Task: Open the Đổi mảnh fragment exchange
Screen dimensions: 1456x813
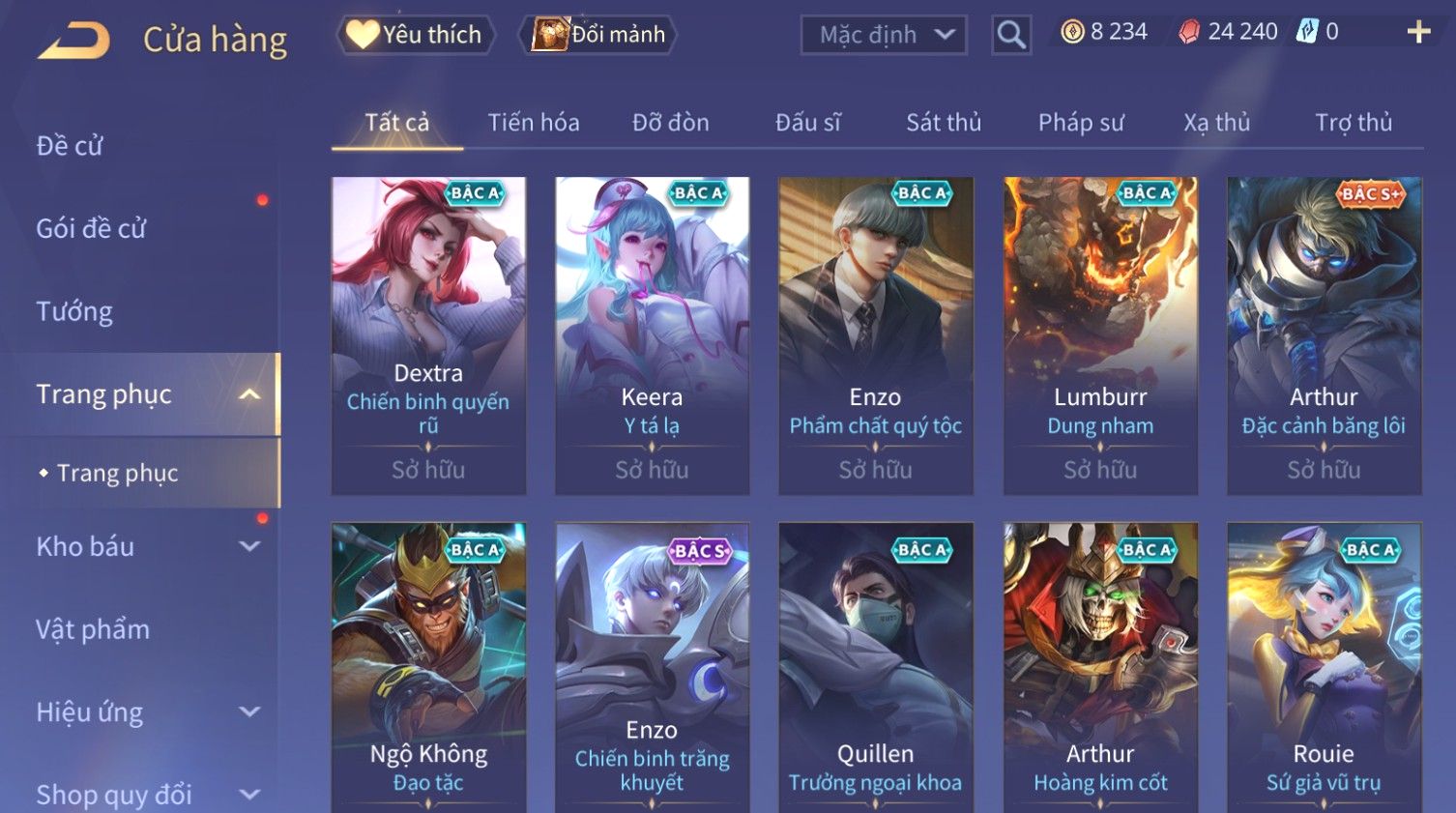Action: [x=599, y=35]
